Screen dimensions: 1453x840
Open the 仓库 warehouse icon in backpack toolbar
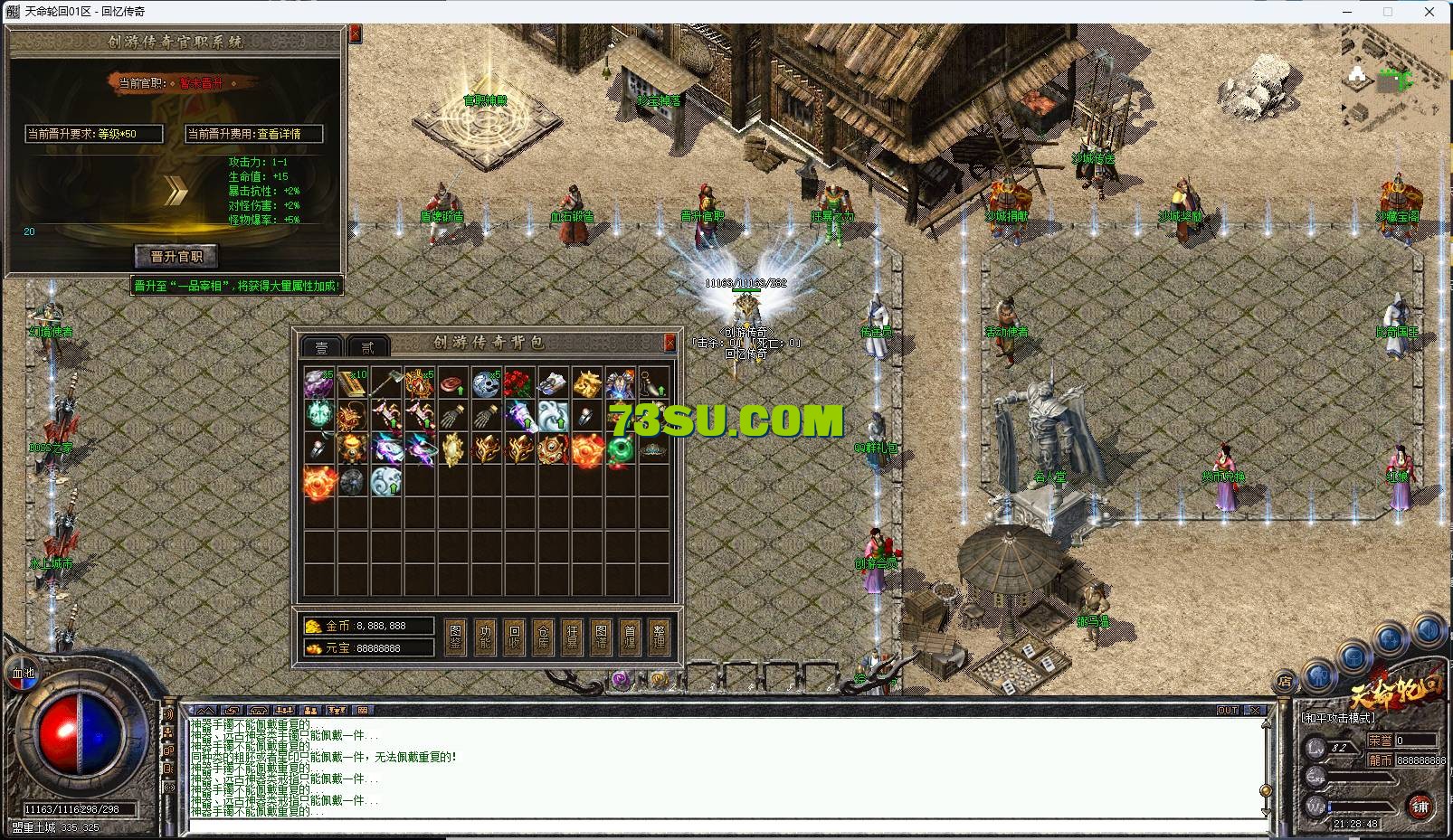544,633
